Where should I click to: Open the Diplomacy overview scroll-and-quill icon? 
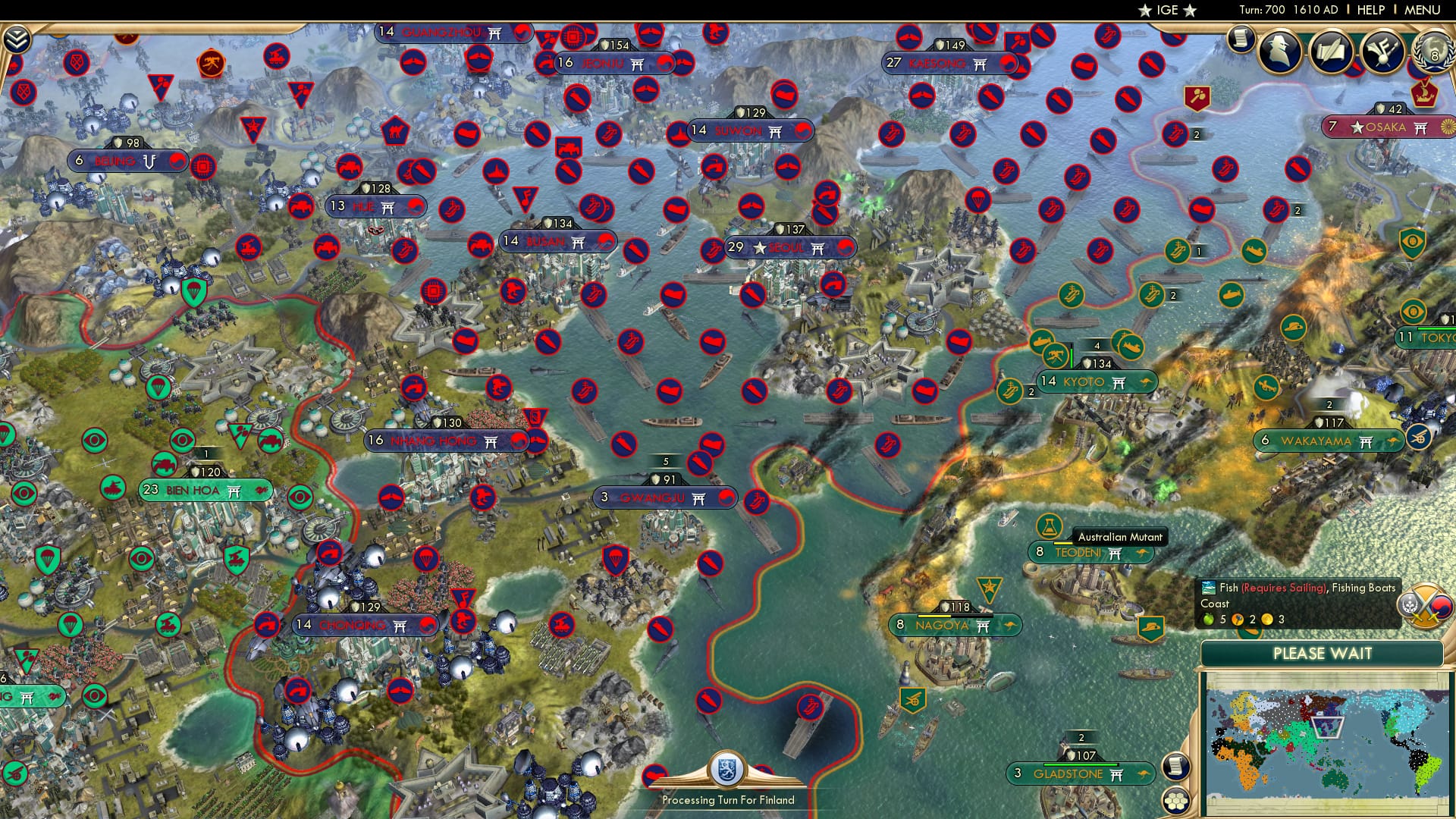(x=1332, y=52)
